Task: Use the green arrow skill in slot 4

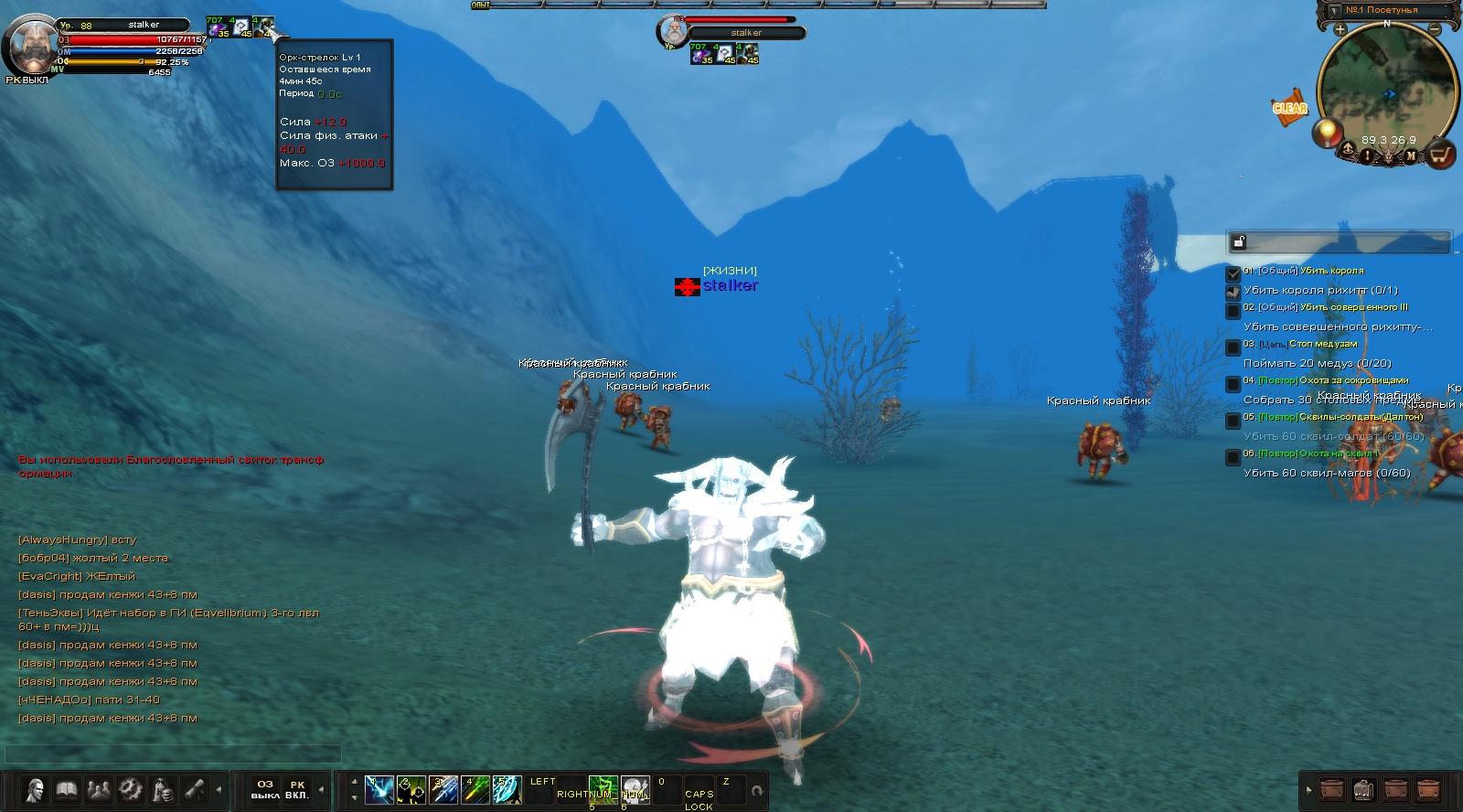Action: pos(475,789)
